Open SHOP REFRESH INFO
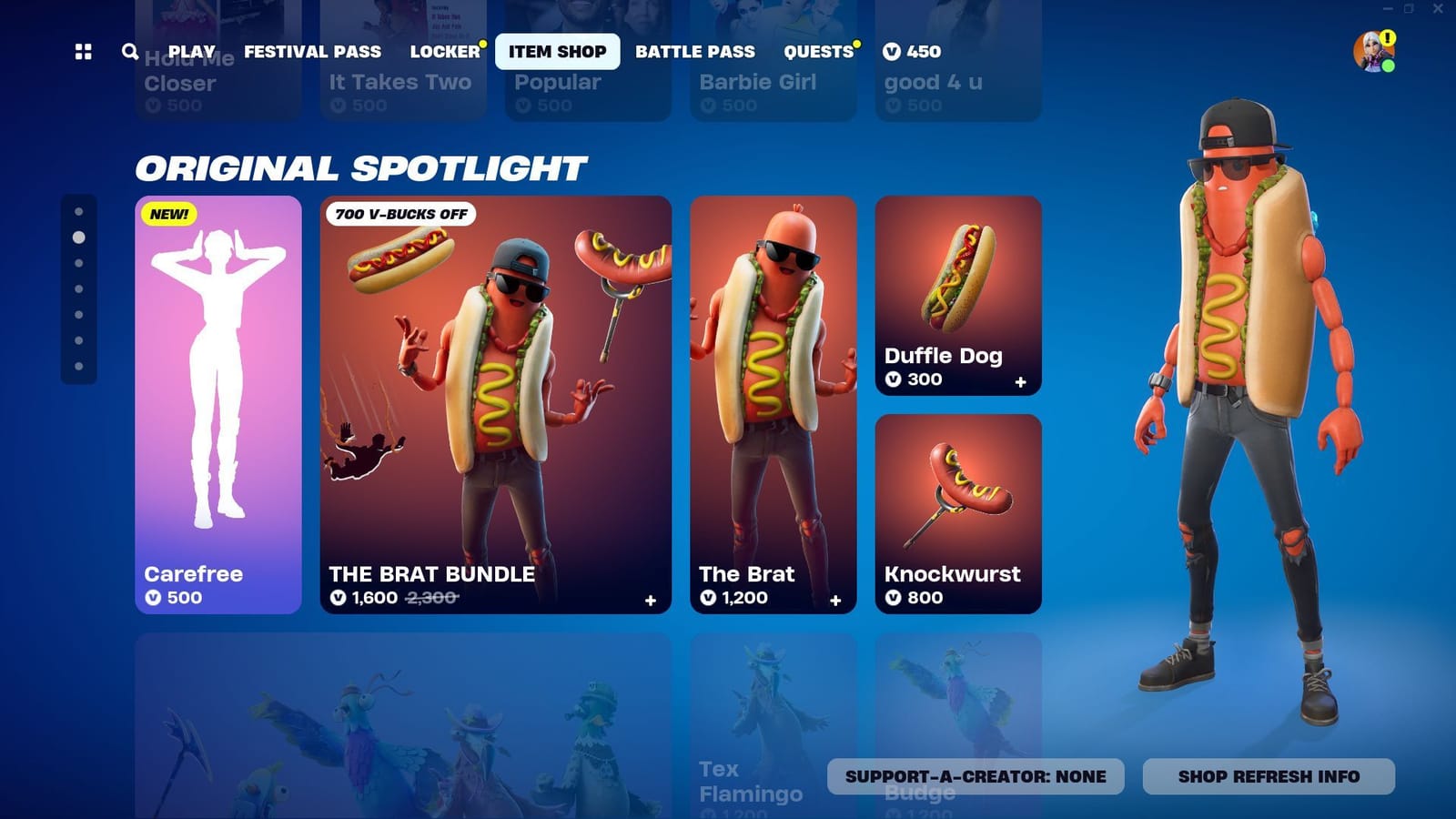 [1268, 776]
